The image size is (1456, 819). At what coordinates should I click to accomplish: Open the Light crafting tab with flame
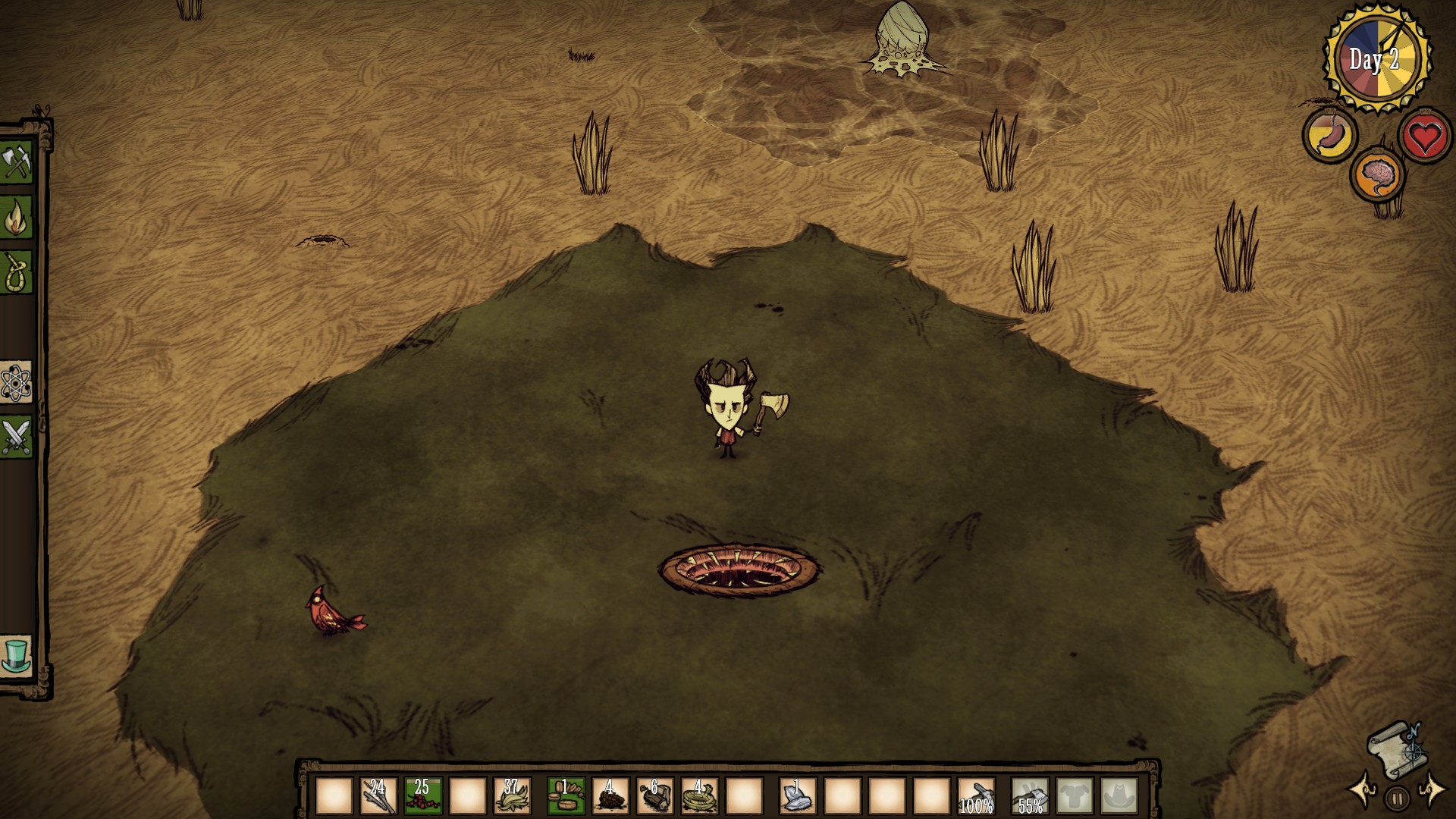click(17, 218)
